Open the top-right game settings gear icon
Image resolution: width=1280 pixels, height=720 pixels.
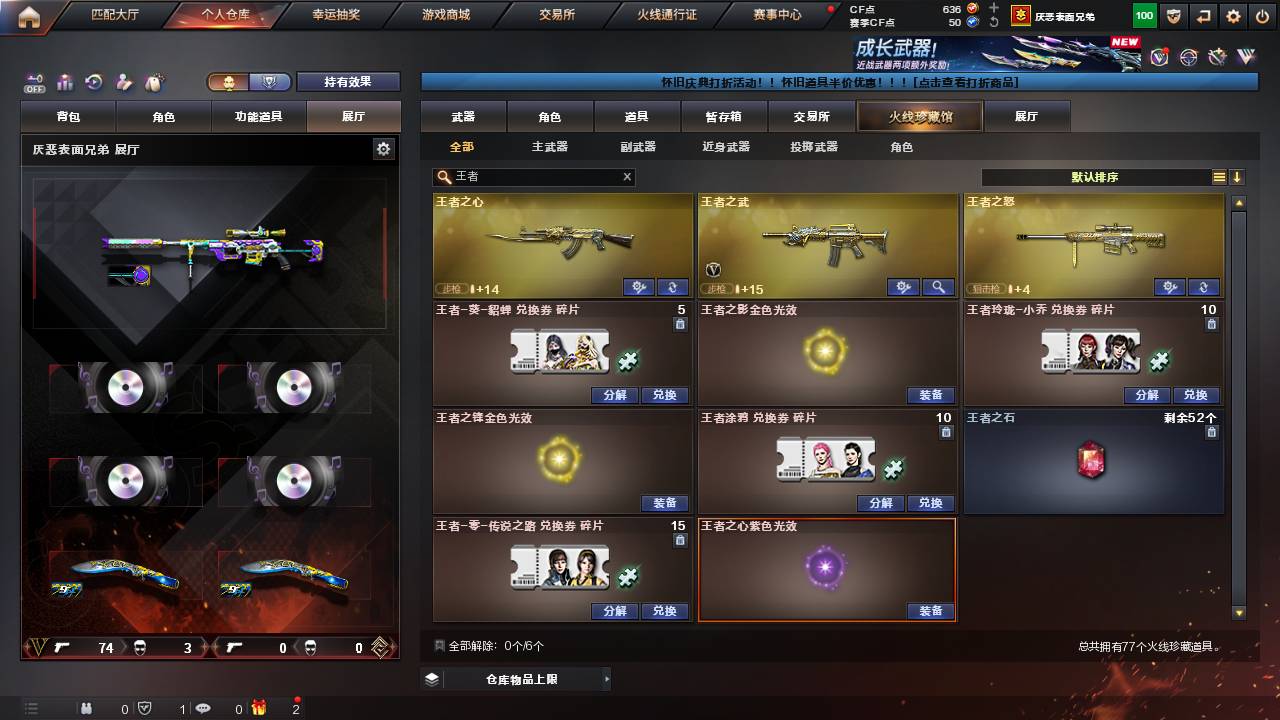coord(1233,16)
